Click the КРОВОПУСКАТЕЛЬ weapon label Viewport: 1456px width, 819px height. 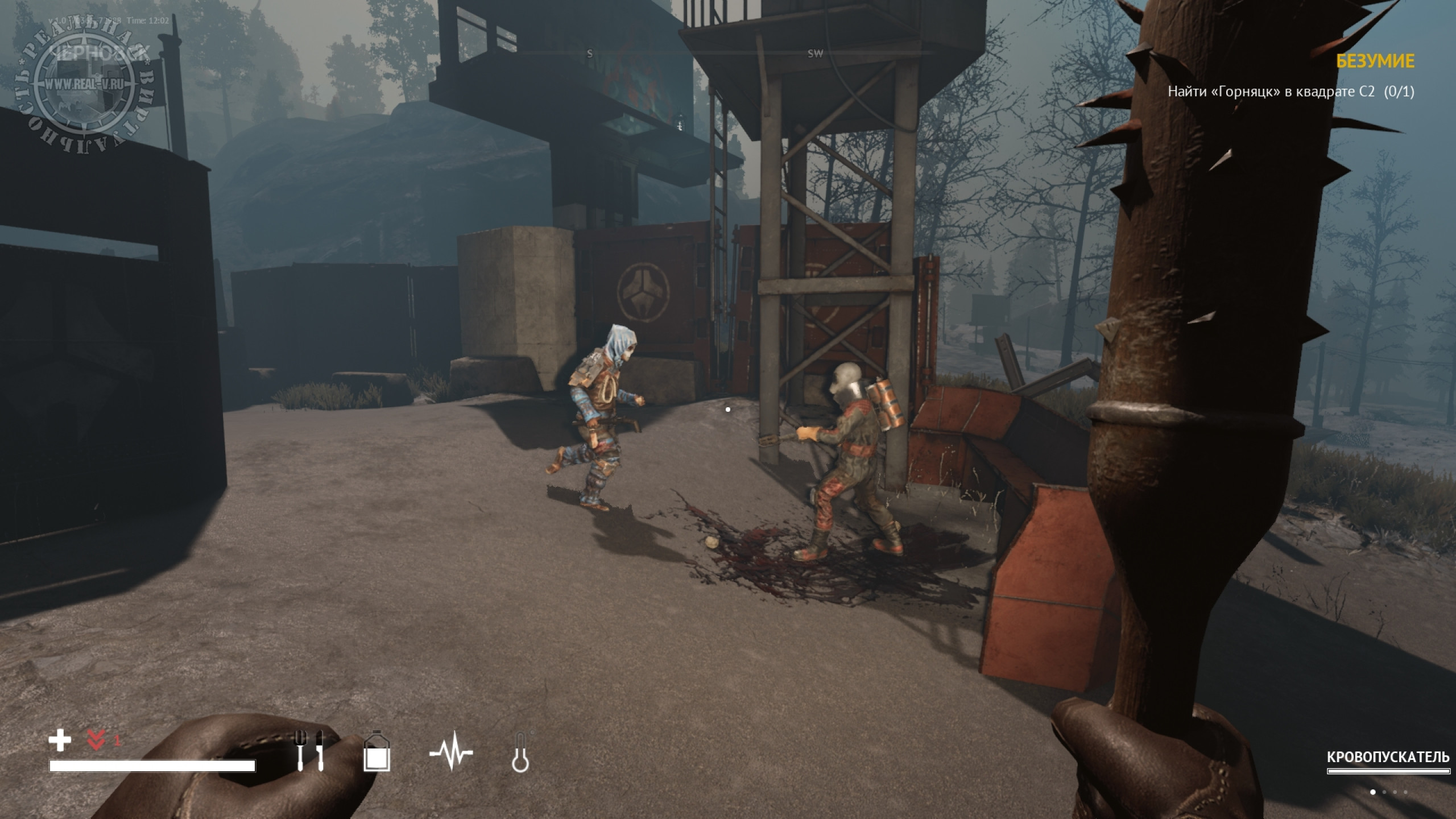pyautogui.click(x=1388, y=758)
